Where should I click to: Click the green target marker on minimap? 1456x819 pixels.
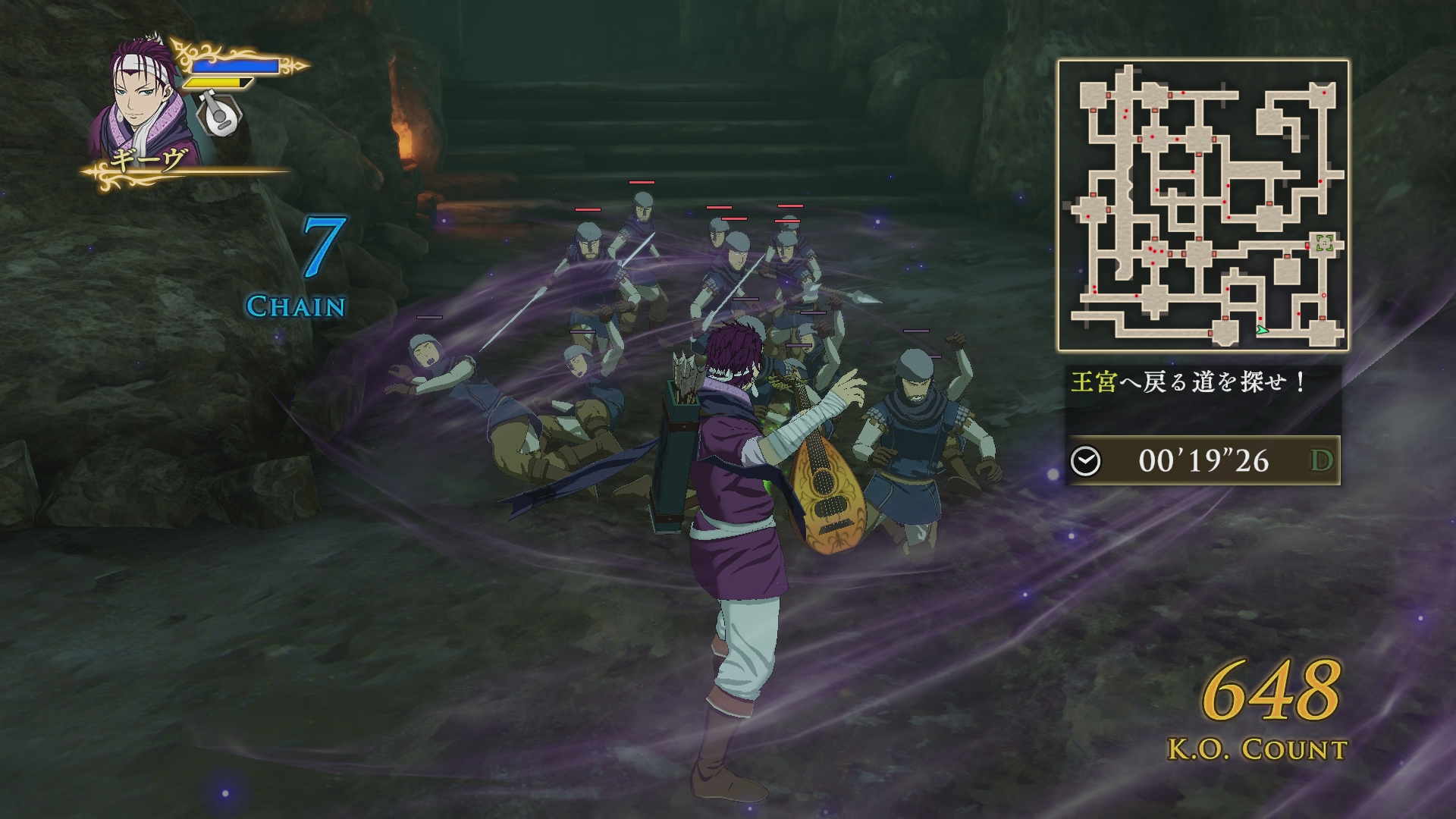coord(1325,243)
